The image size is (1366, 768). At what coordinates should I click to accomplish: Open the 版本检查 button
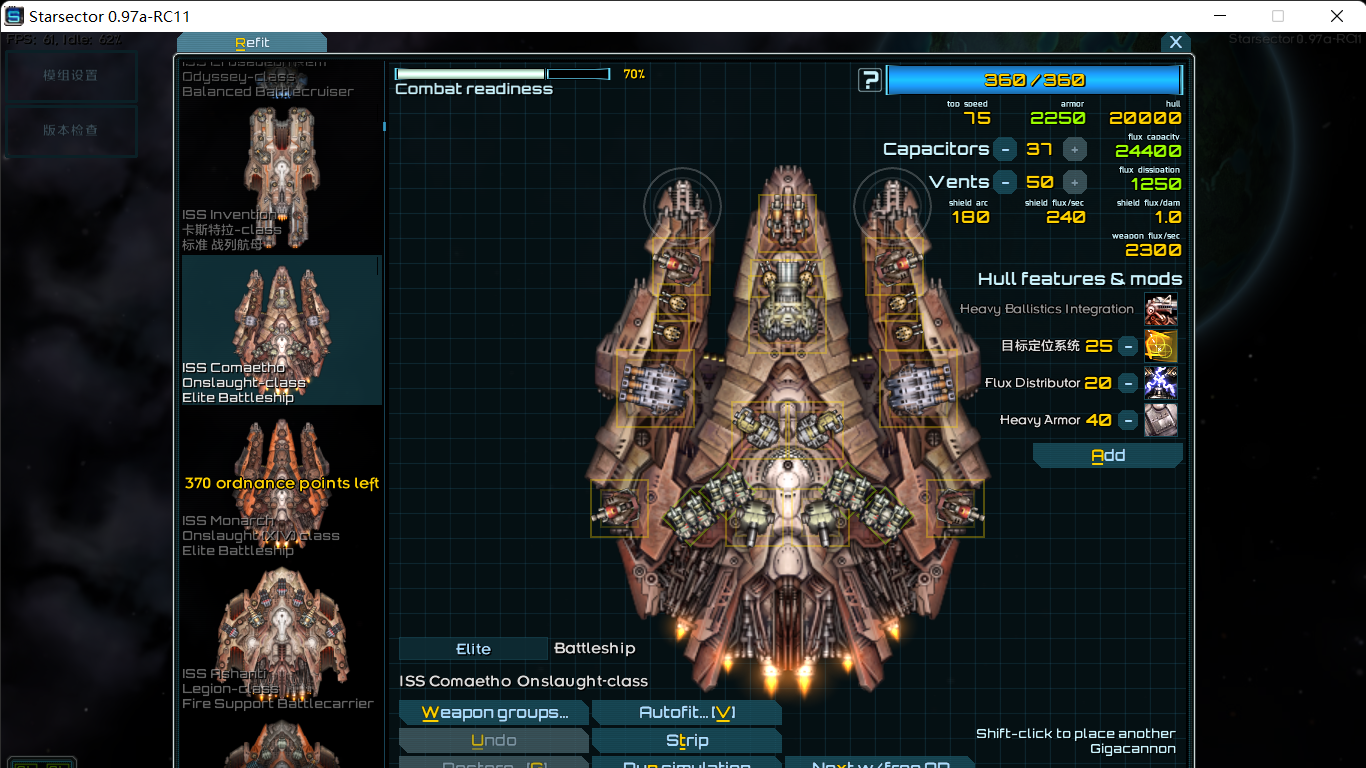pos(70,130)
